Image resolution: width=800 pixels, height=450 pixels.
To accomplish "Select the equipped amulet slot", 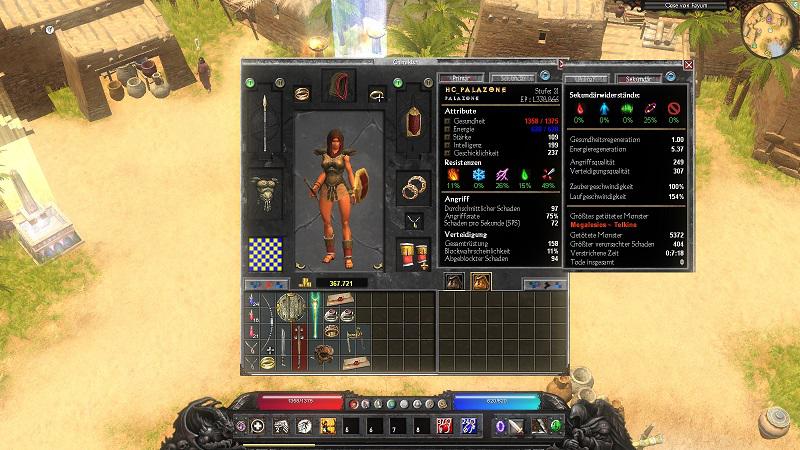I will [412, 218].
